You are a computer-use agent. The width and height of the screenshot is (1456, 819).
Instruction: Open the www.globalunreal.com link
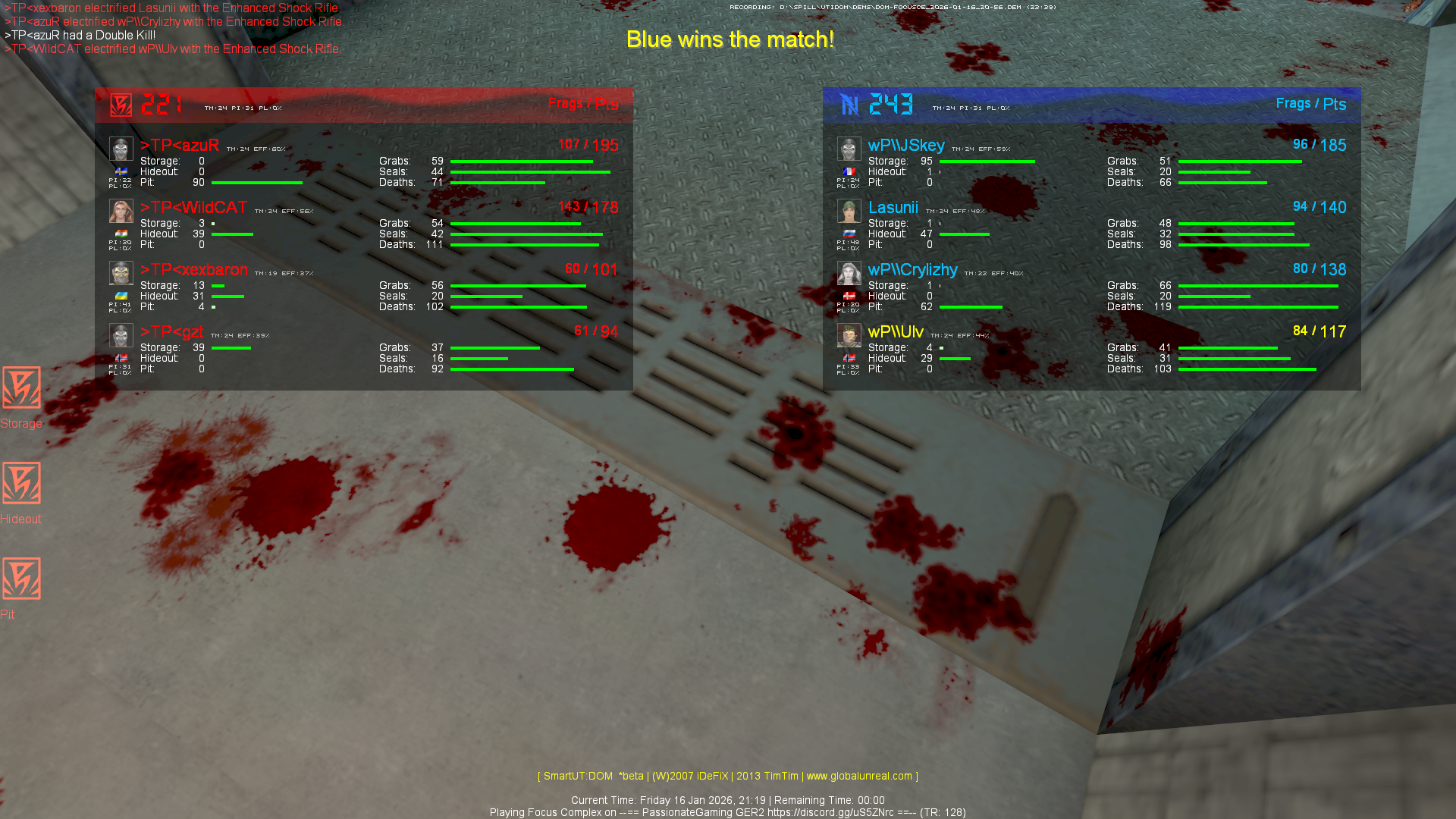tap(861, 776)
